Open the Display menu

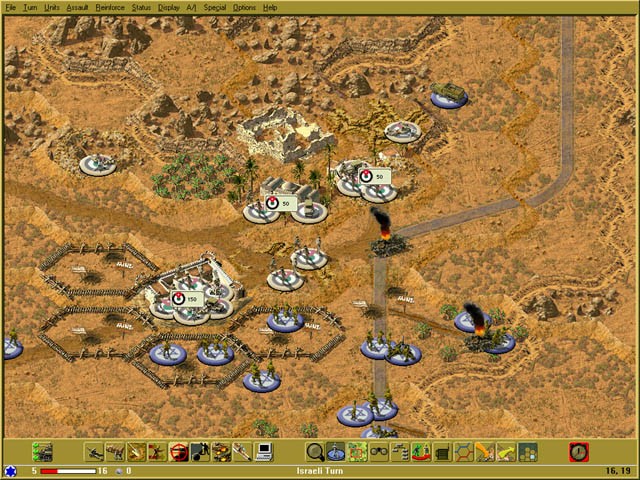coord(168,7)
